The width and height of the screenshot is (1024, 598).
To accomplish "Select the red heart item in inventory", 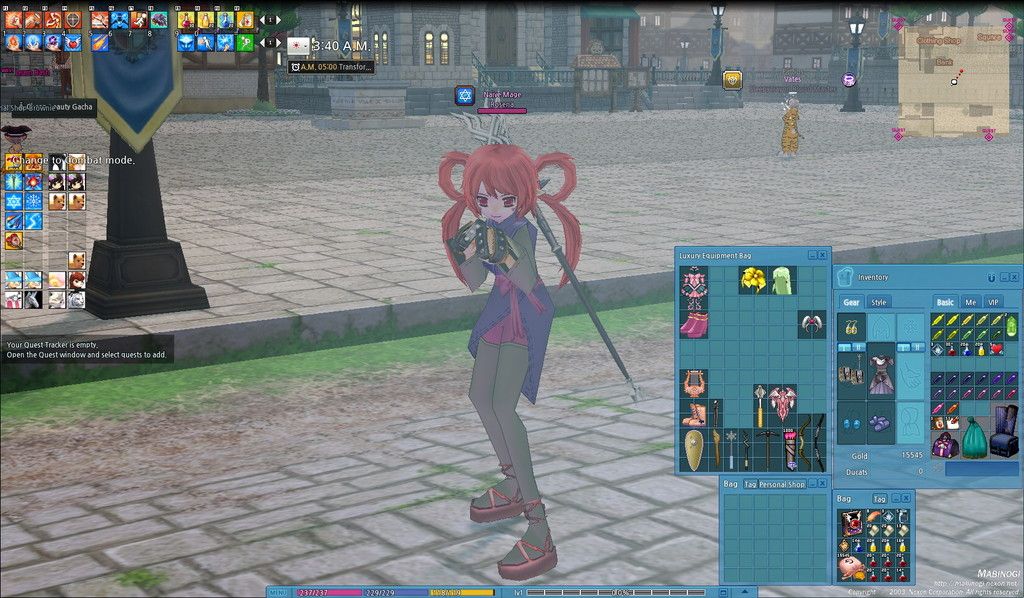I will coord(996,349).
